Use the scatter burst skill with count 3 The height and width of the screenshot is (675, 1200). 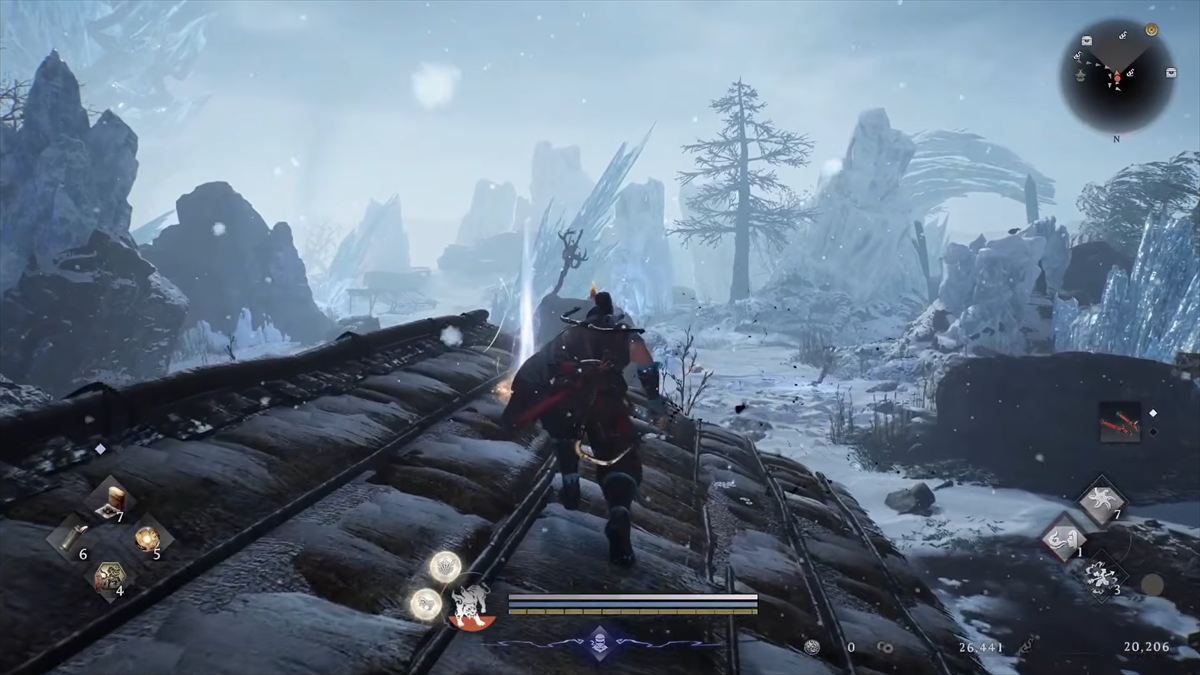pos(1101,576)
